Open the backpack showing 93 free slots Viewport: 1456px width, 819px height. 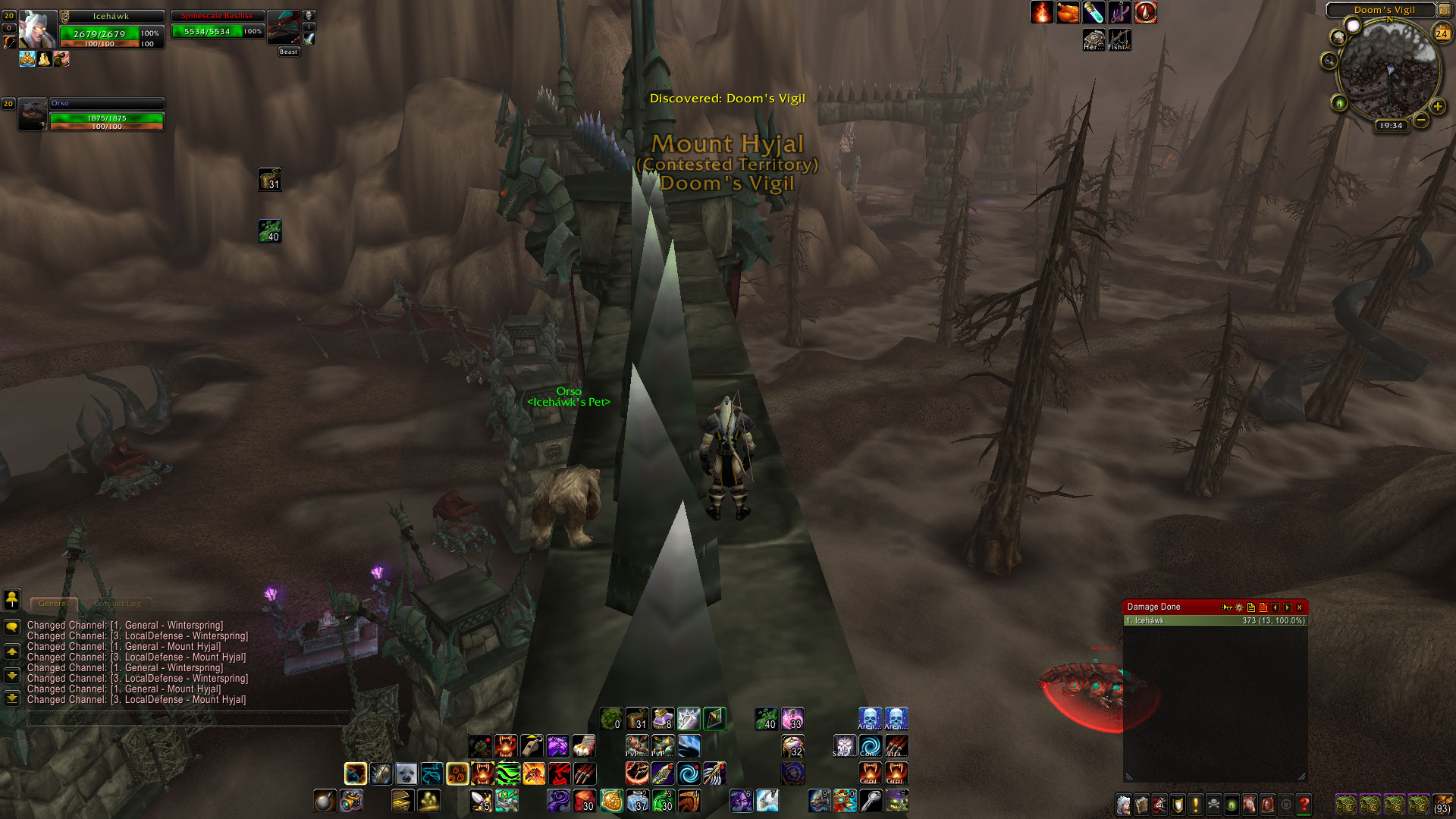pos(1442,804)
